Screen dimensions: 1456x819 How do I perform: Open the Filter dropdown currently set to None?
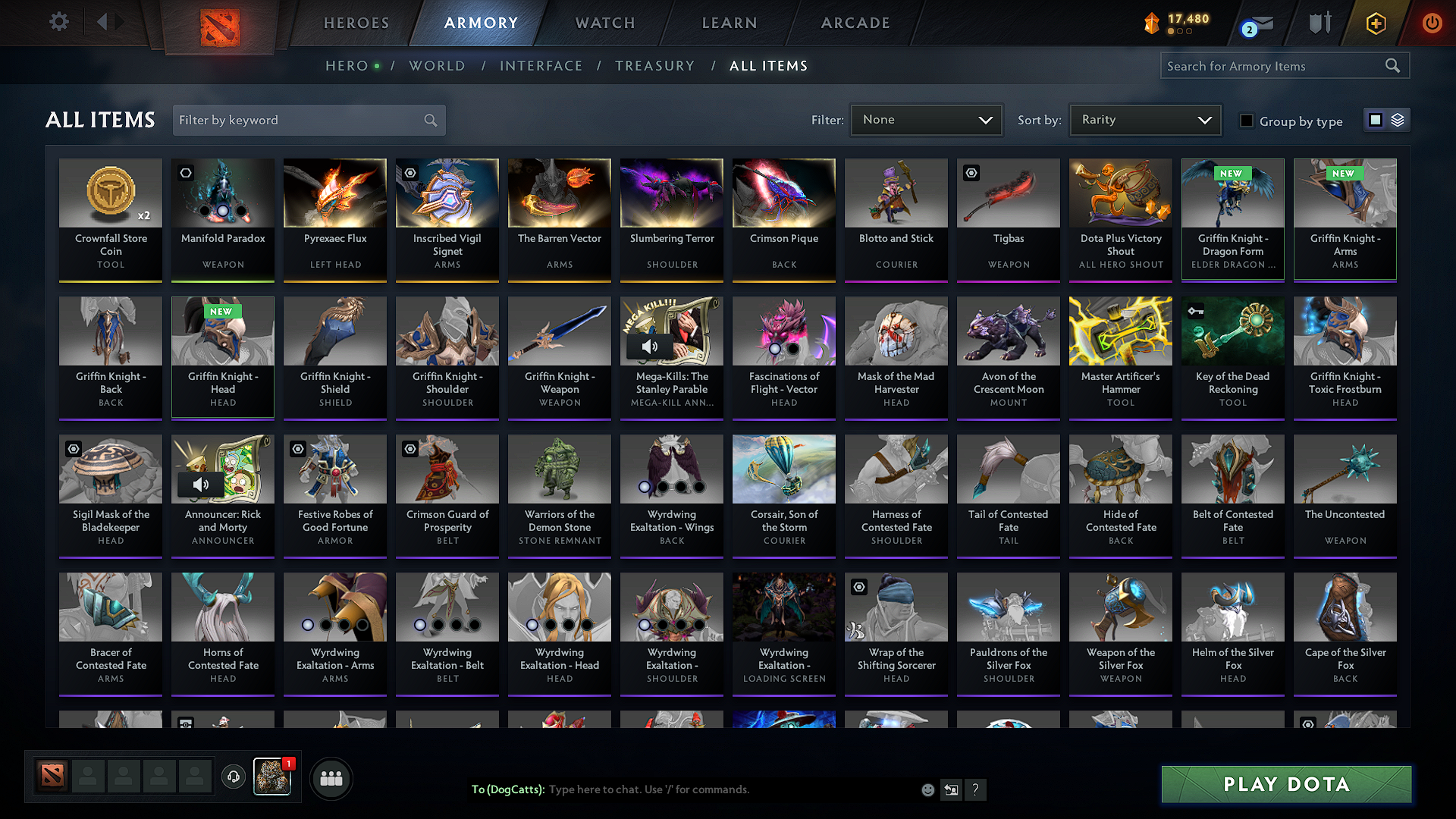[x=926, y=119]
